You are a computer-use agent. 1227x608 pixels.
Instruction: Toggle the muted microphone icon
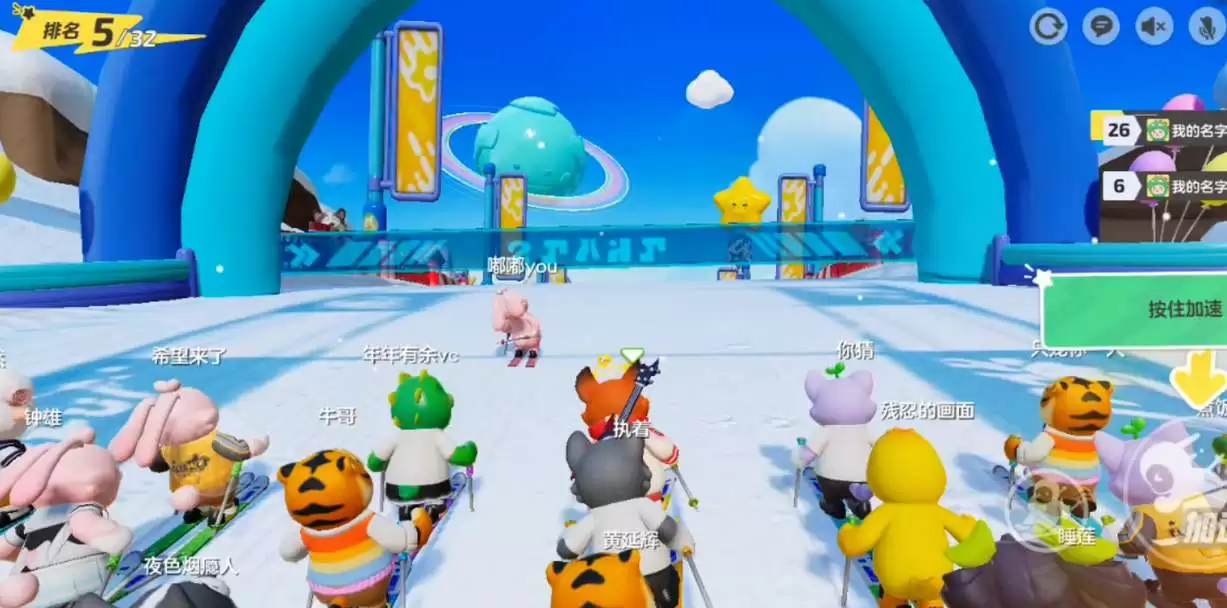coord(1207,26)
